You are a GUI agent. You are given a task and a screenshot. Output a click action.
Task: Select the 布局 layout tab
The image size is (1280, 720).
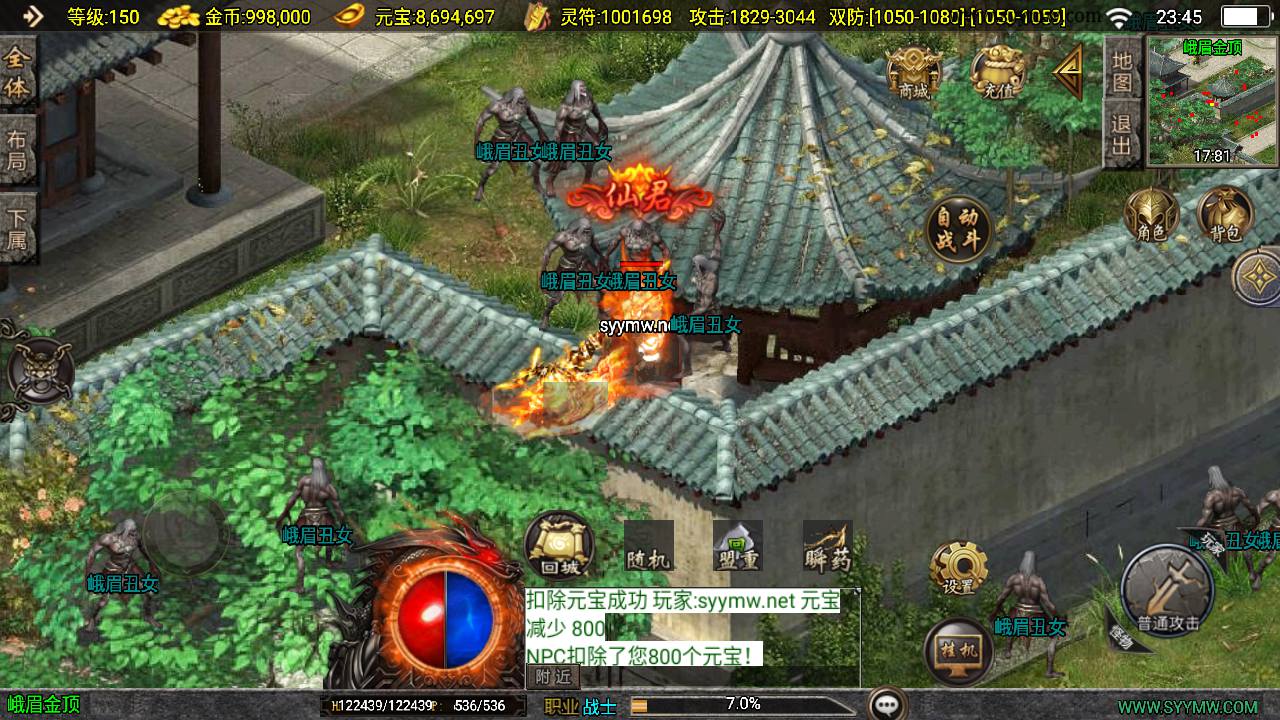[x=17, y=149]
